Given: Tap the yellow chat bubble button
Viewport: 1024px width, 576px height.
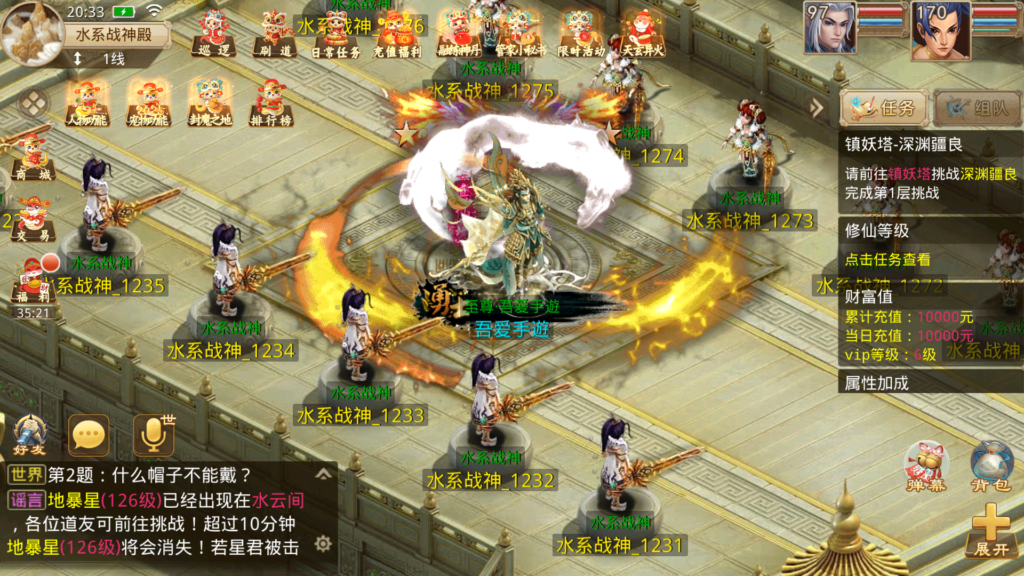Looking at the screenshot, I should click(89, 435).
